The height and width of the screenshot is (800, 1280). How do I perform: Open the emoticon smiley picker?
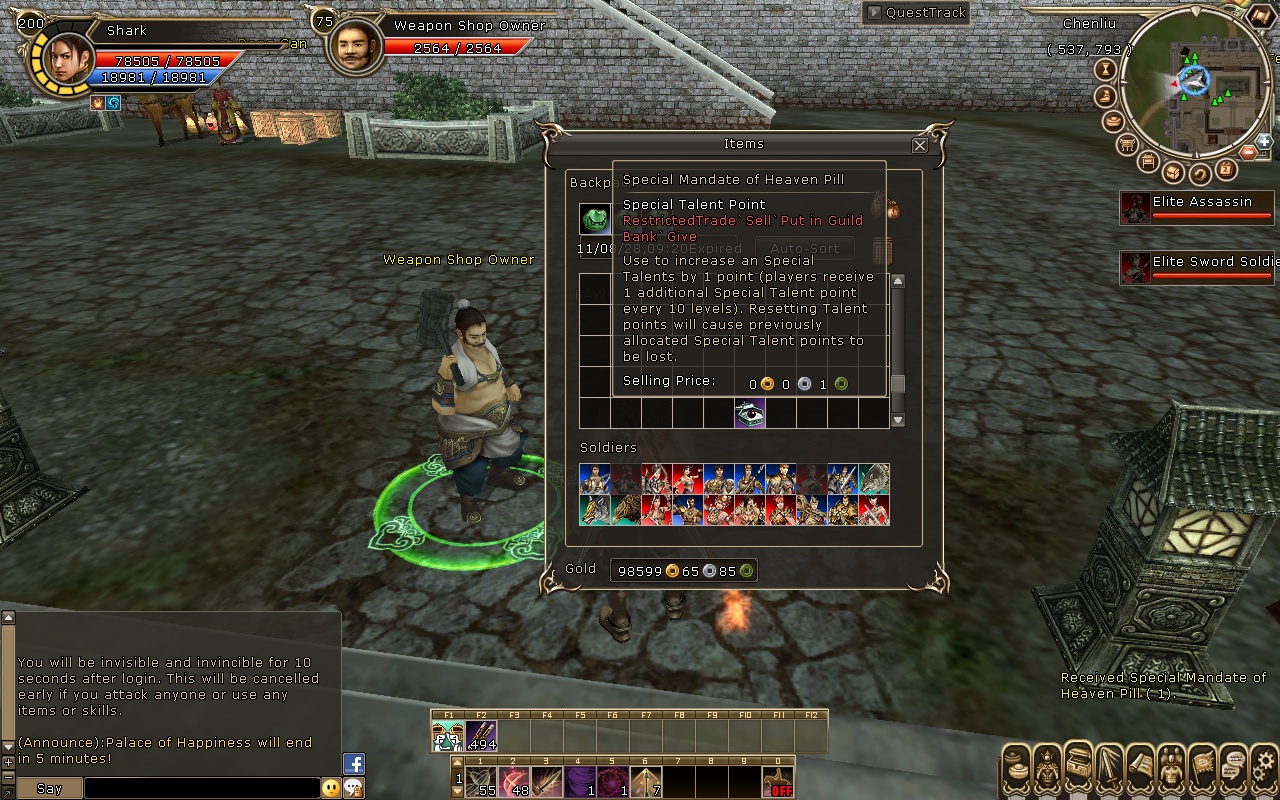click(x=331, y=789)
